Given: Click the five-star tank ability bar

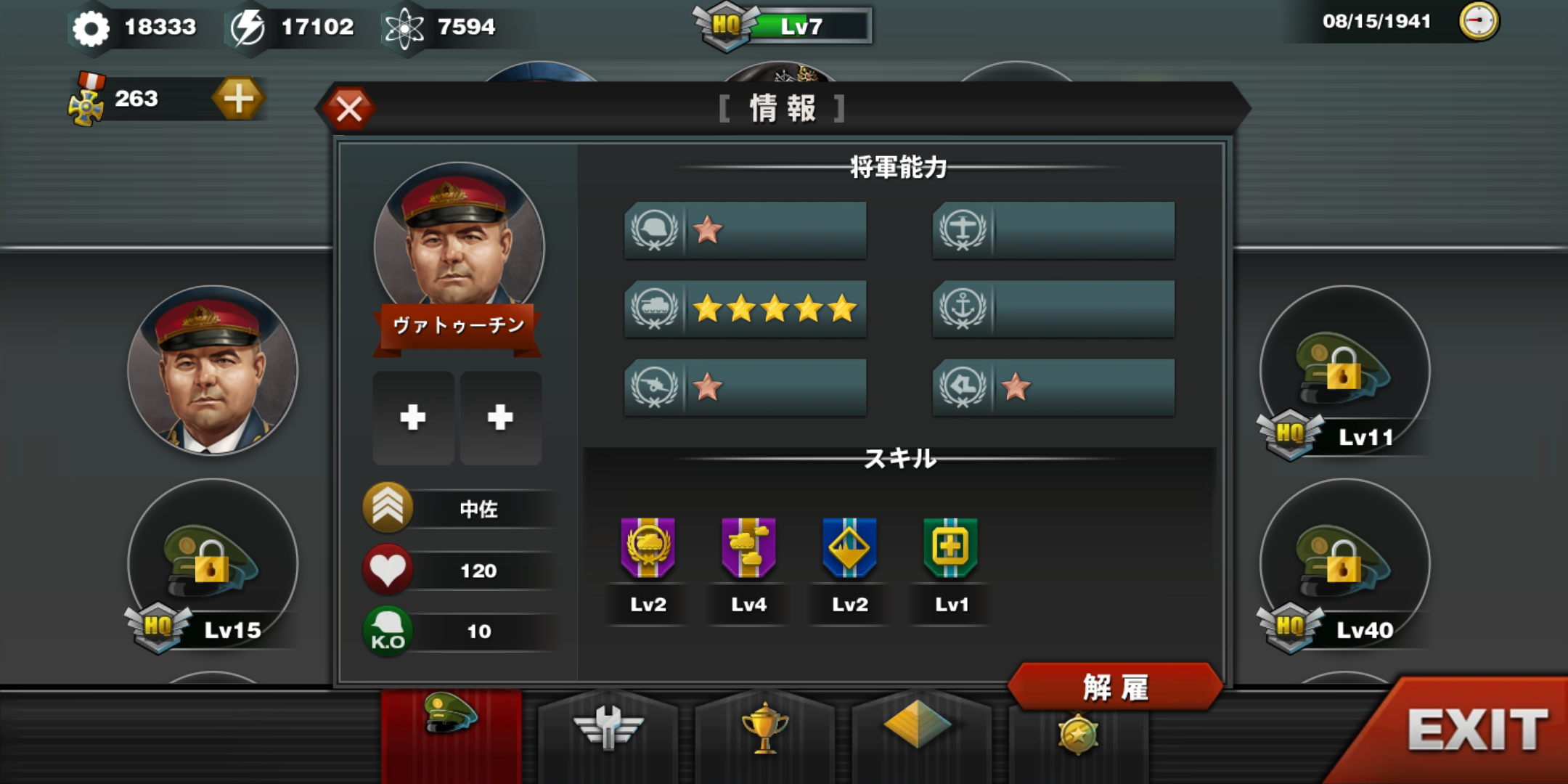Looking at the screenshot, I should (x=746, y=309).
